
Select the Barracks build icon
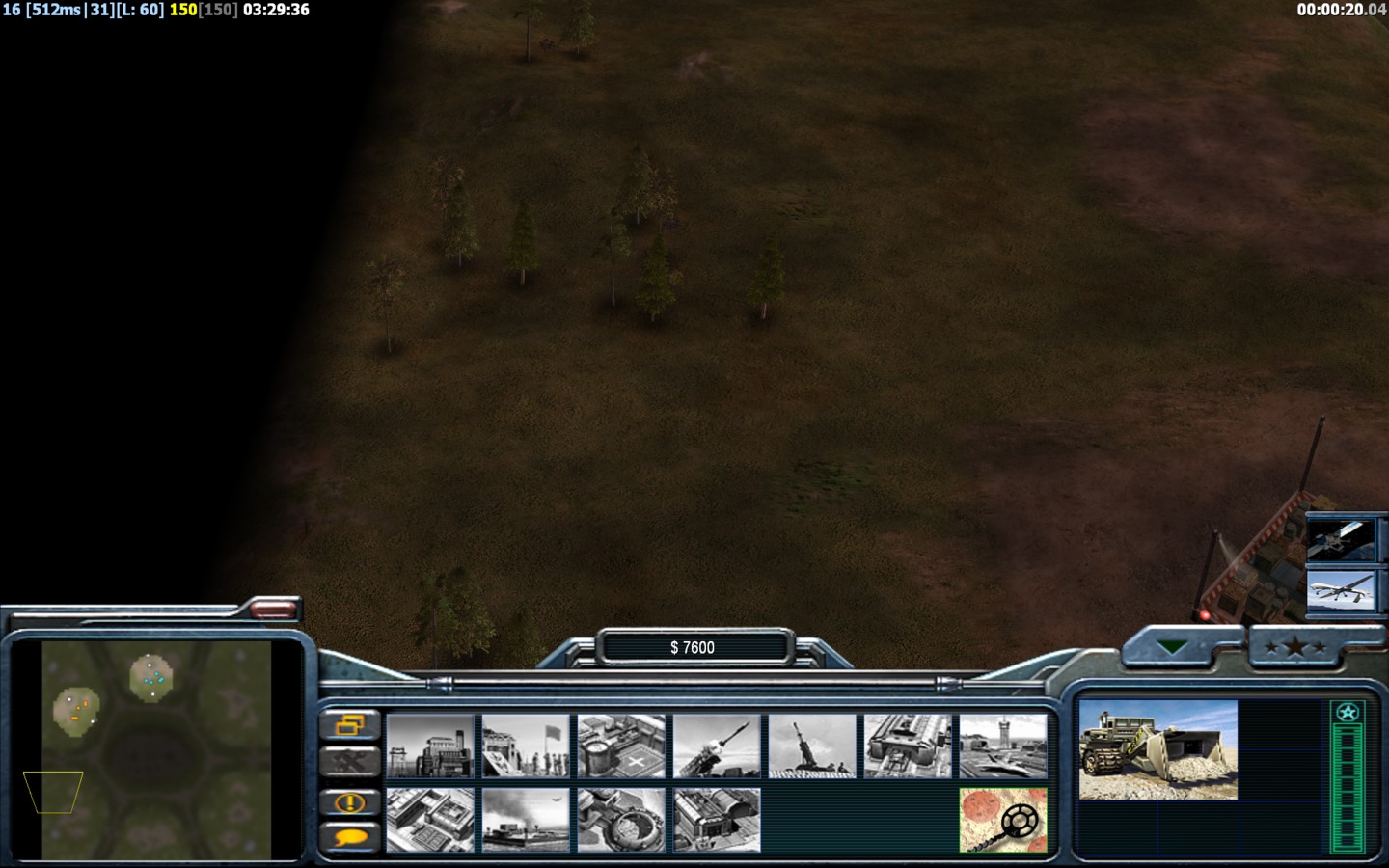[526, 746]
